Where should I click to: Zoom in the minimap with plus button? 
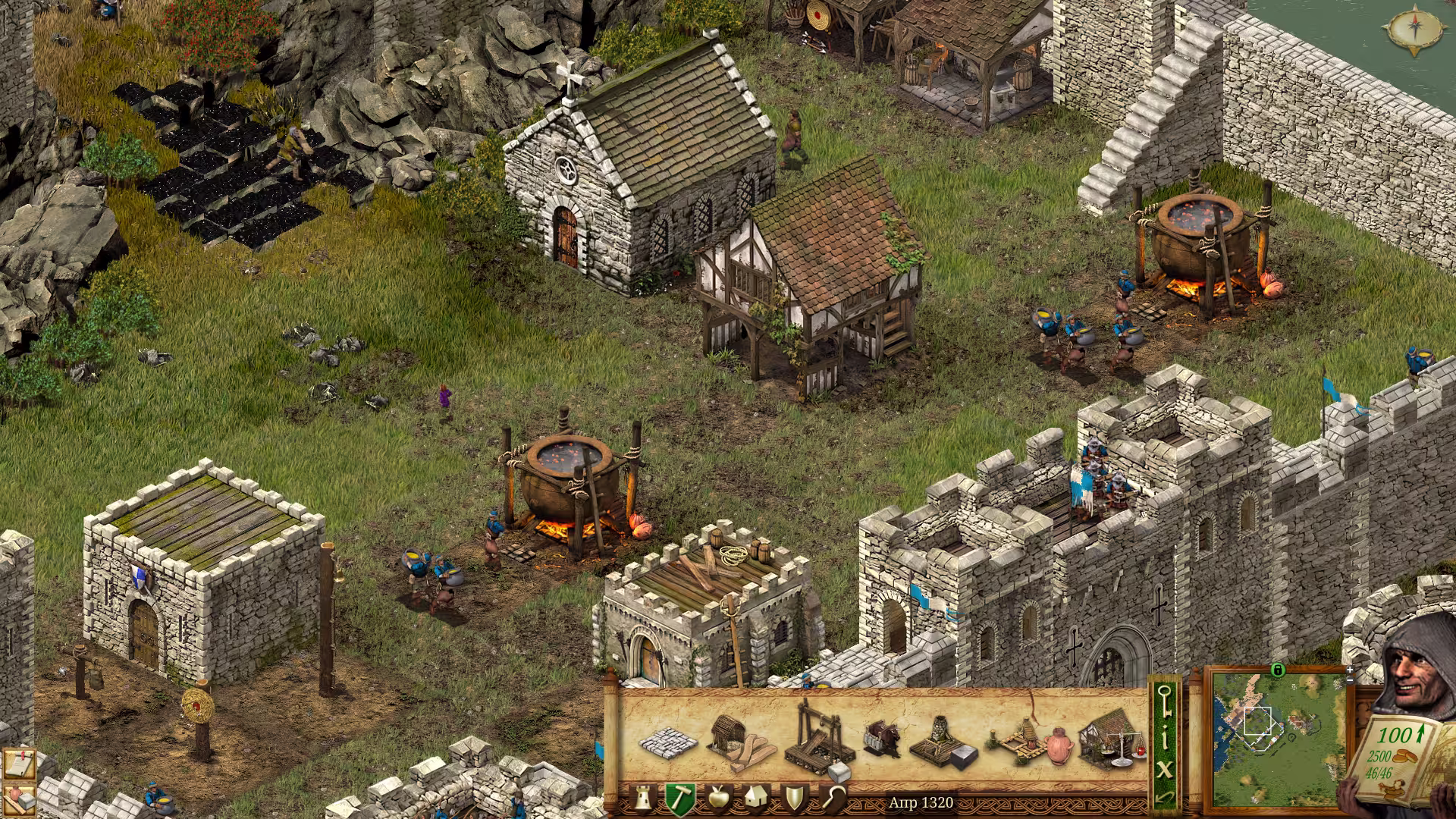(1351, 670)
